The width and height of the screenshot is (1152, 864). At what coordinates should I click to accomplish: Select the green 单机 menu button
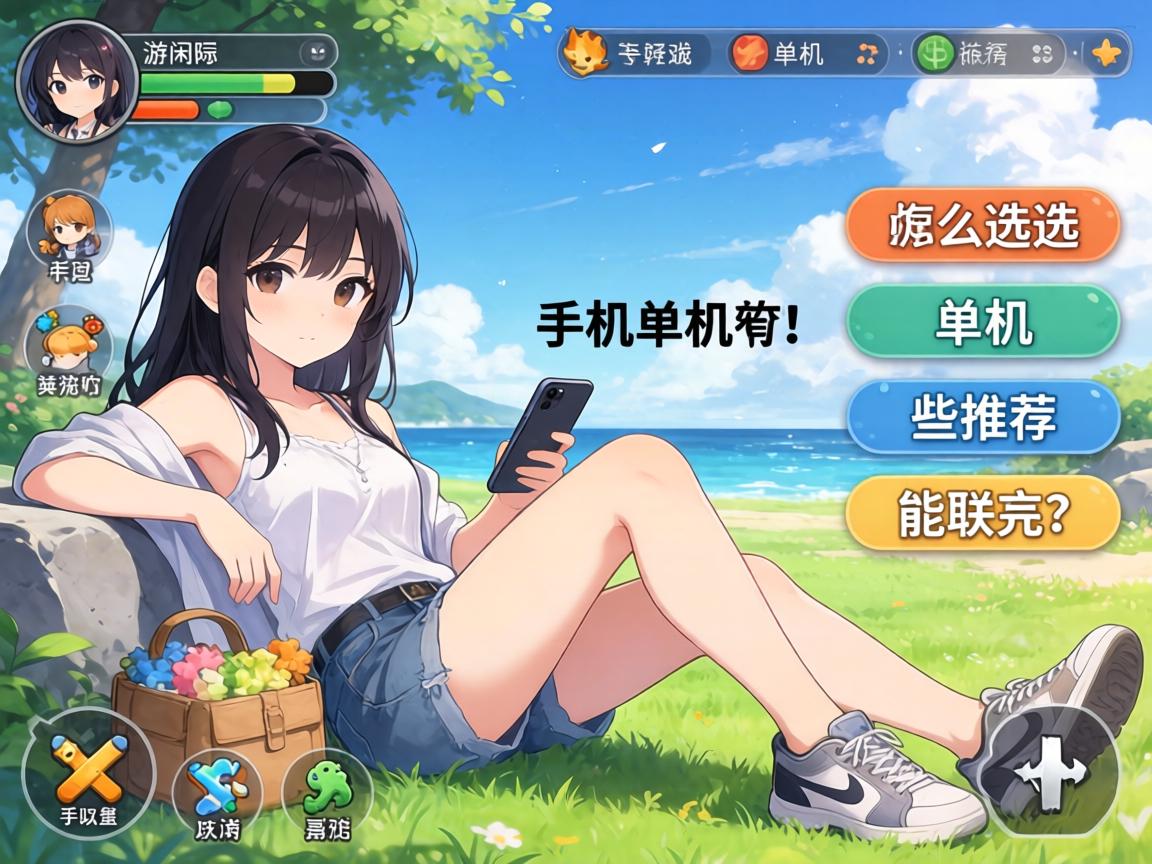click(982, 322)
